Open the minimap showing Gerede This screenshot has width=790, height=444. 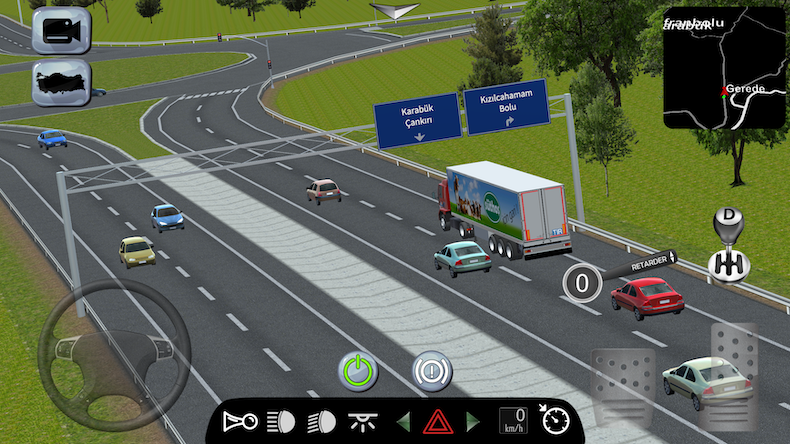click(x=725, y=67)
